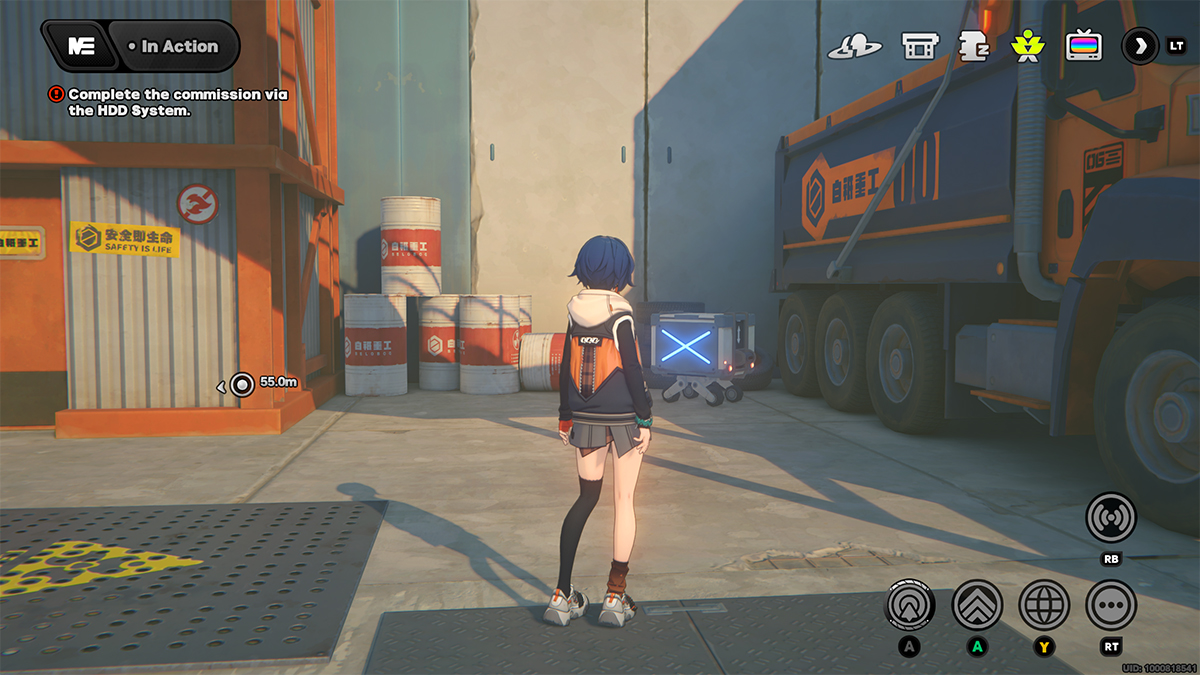Viewport: 1200px width, 675px height.
Task: Select the 55.0m distance waypoint marker
Action: 242,383
